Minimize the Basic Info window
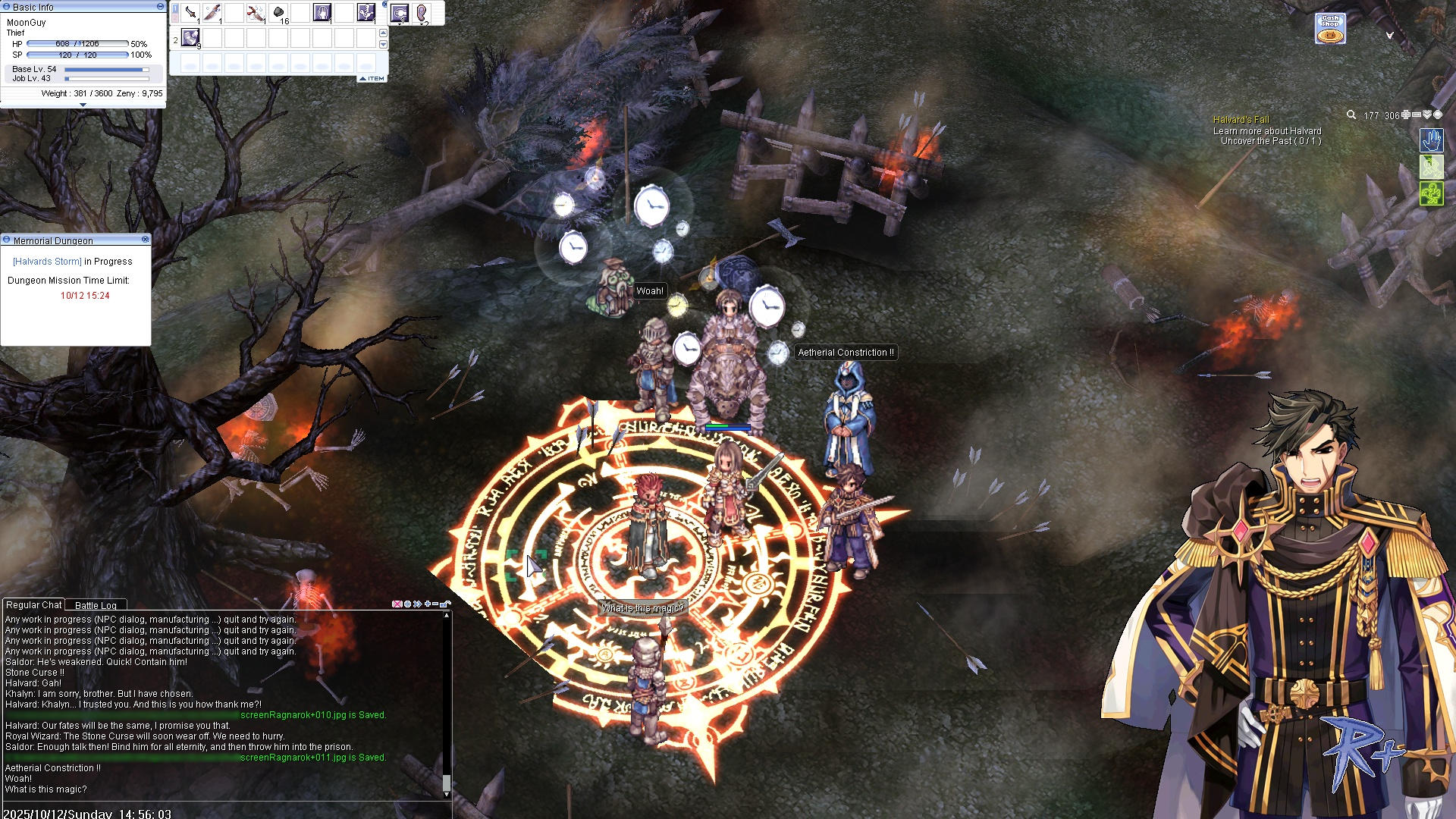Image resolution: width=1456 pixels, height=819 pixels. [160, 6]
